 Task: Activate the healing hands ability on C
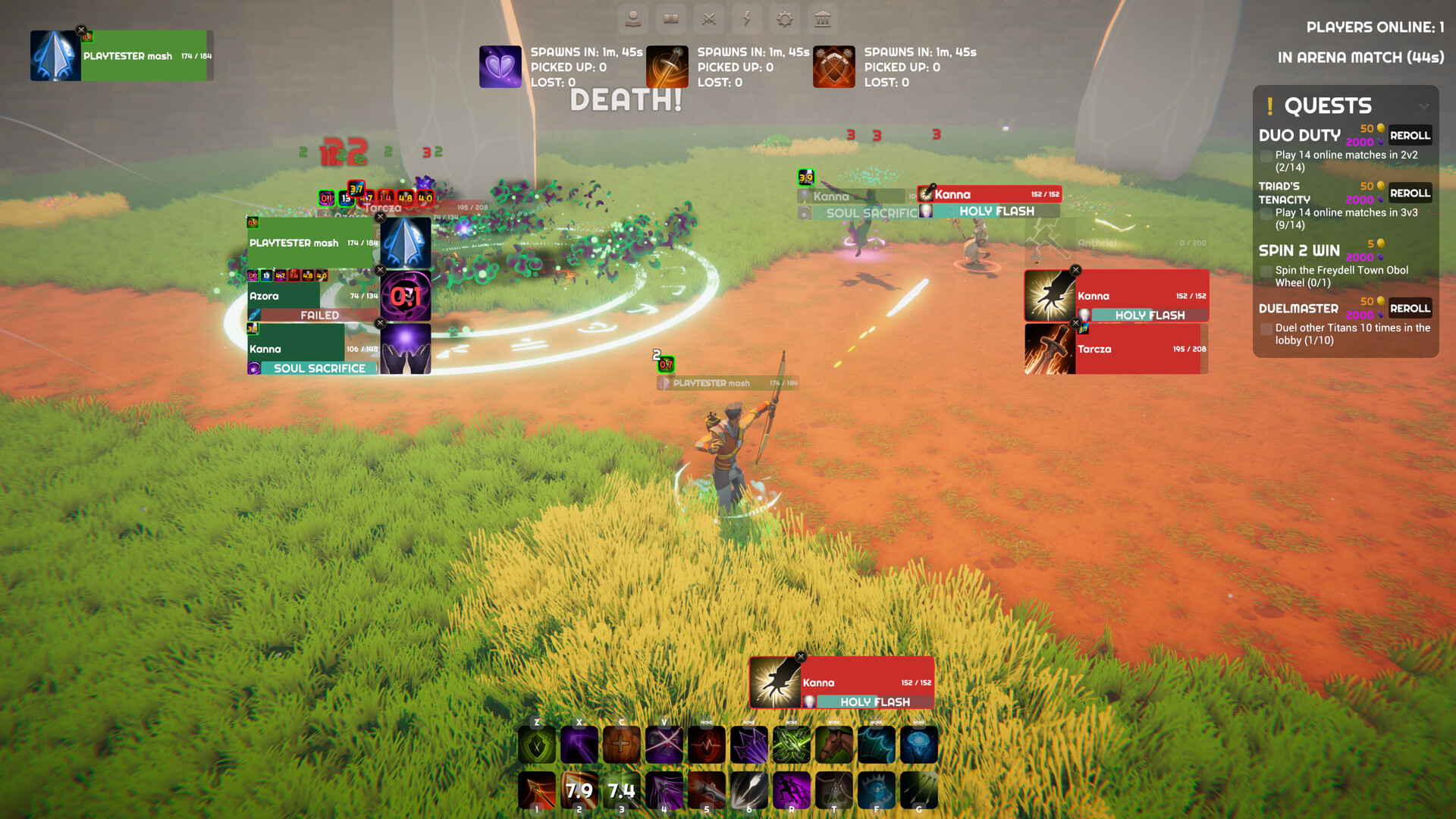point(623,744)
